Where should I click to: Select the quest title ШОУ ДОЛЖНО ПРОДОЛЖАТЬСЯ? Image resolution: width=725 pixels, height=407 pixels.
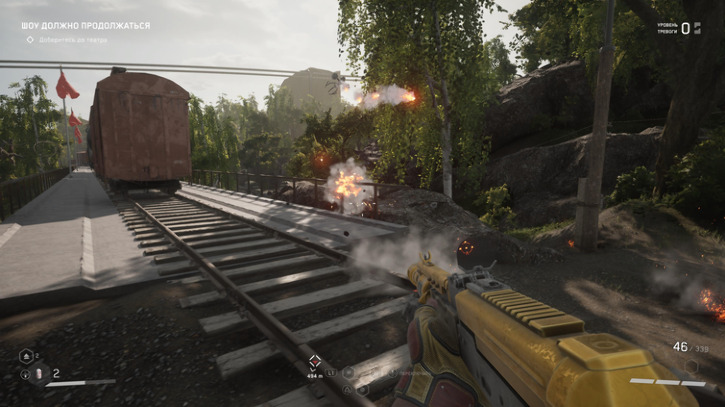[85, 25]
